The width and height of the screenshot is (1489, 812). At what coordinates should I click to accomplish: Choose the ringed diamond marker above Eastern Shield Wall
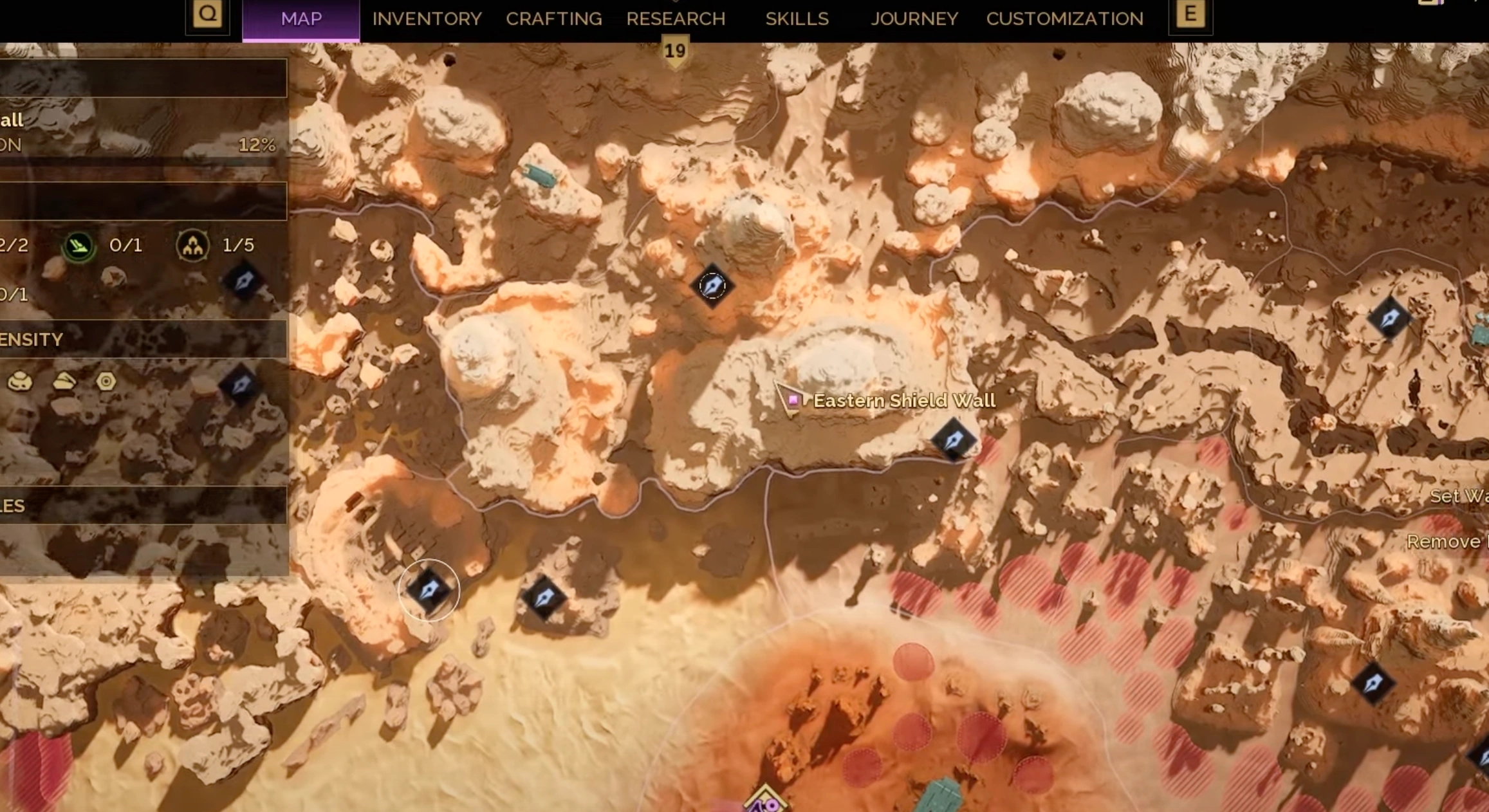point(712,285)
